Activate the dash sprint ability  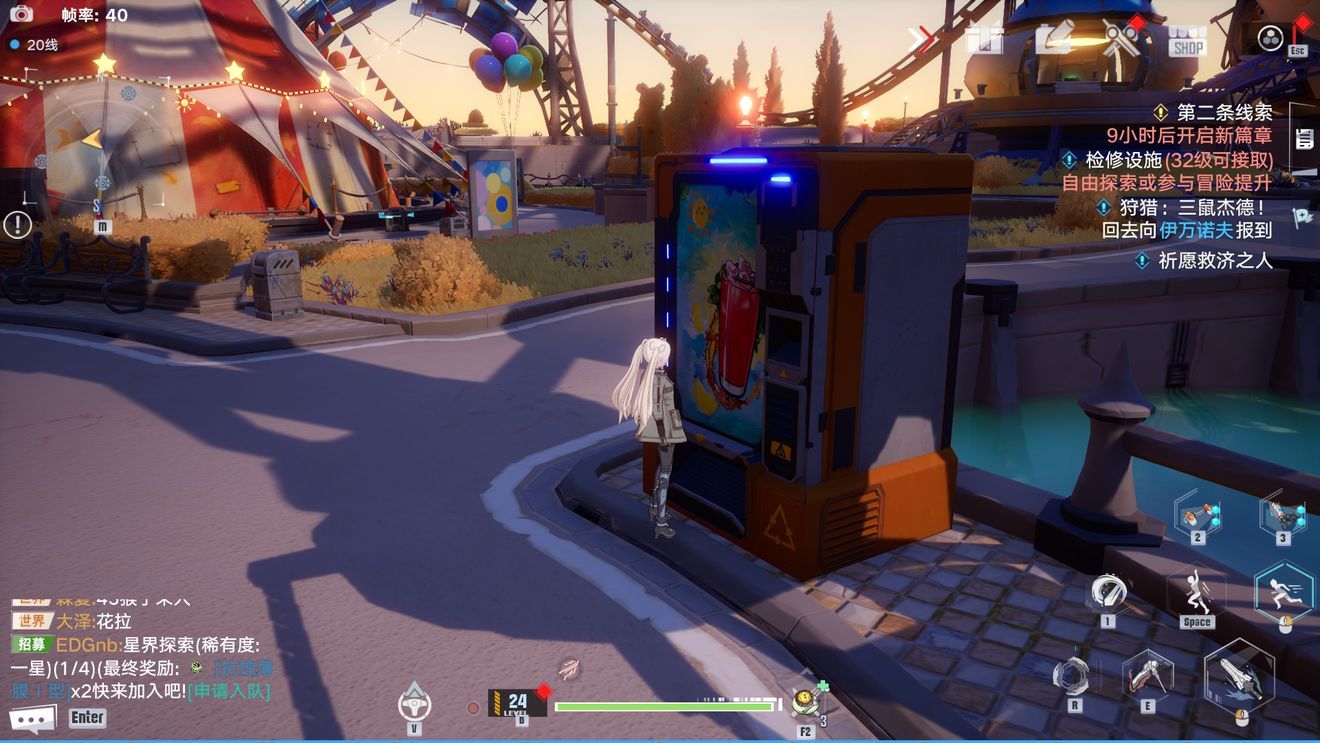click(1283, 590)
